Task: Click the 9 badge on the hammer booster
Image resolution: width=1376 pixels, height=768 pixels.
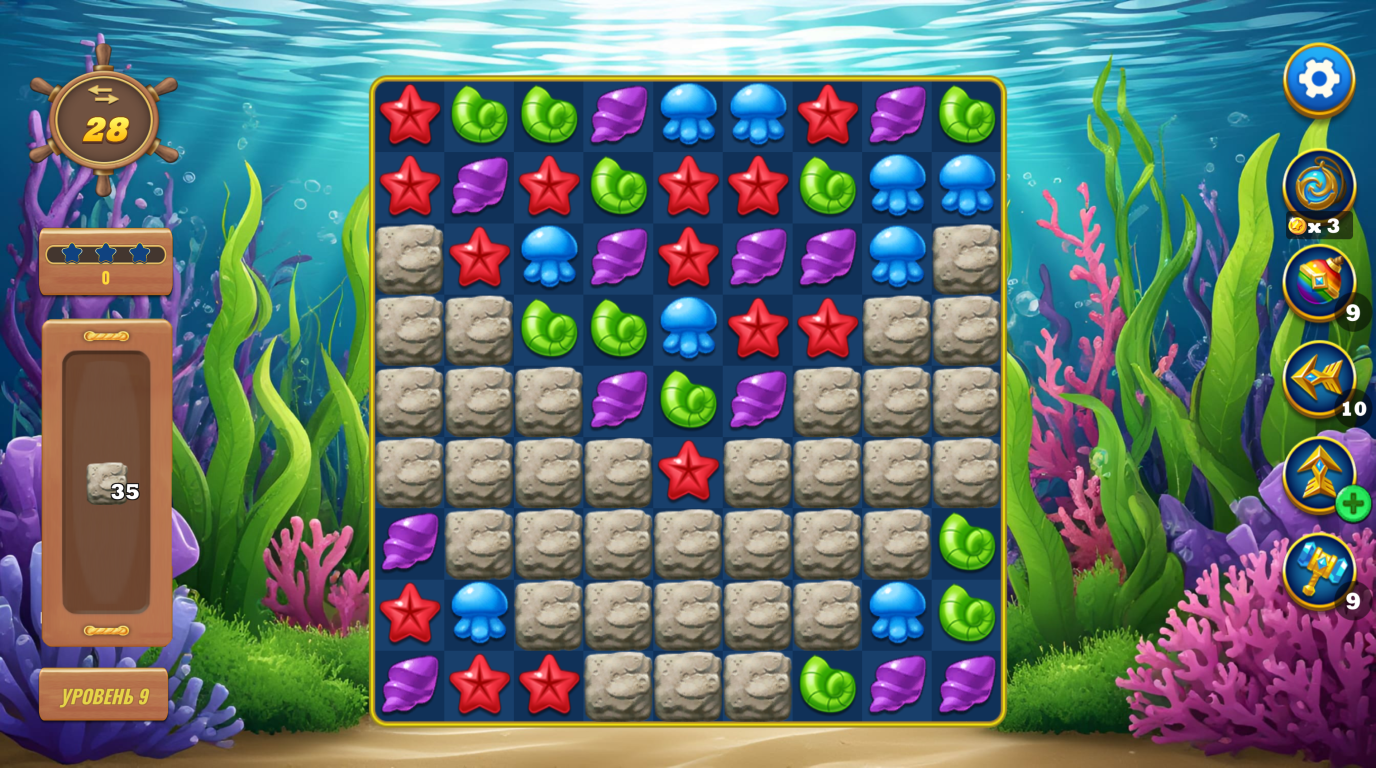Action: [x=1352, y=603]
